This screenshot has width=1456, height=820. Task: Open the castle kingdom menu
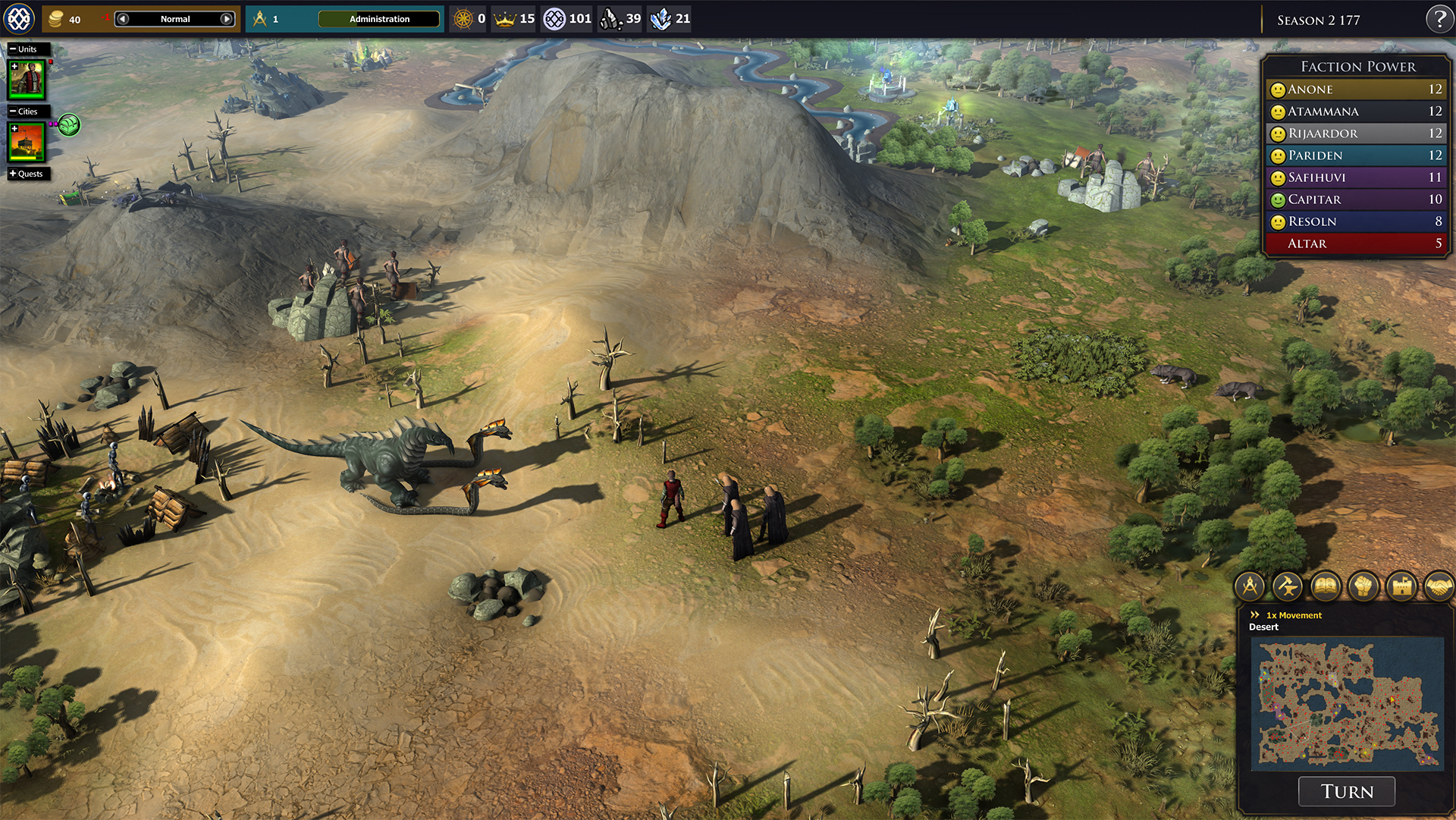1401,586
